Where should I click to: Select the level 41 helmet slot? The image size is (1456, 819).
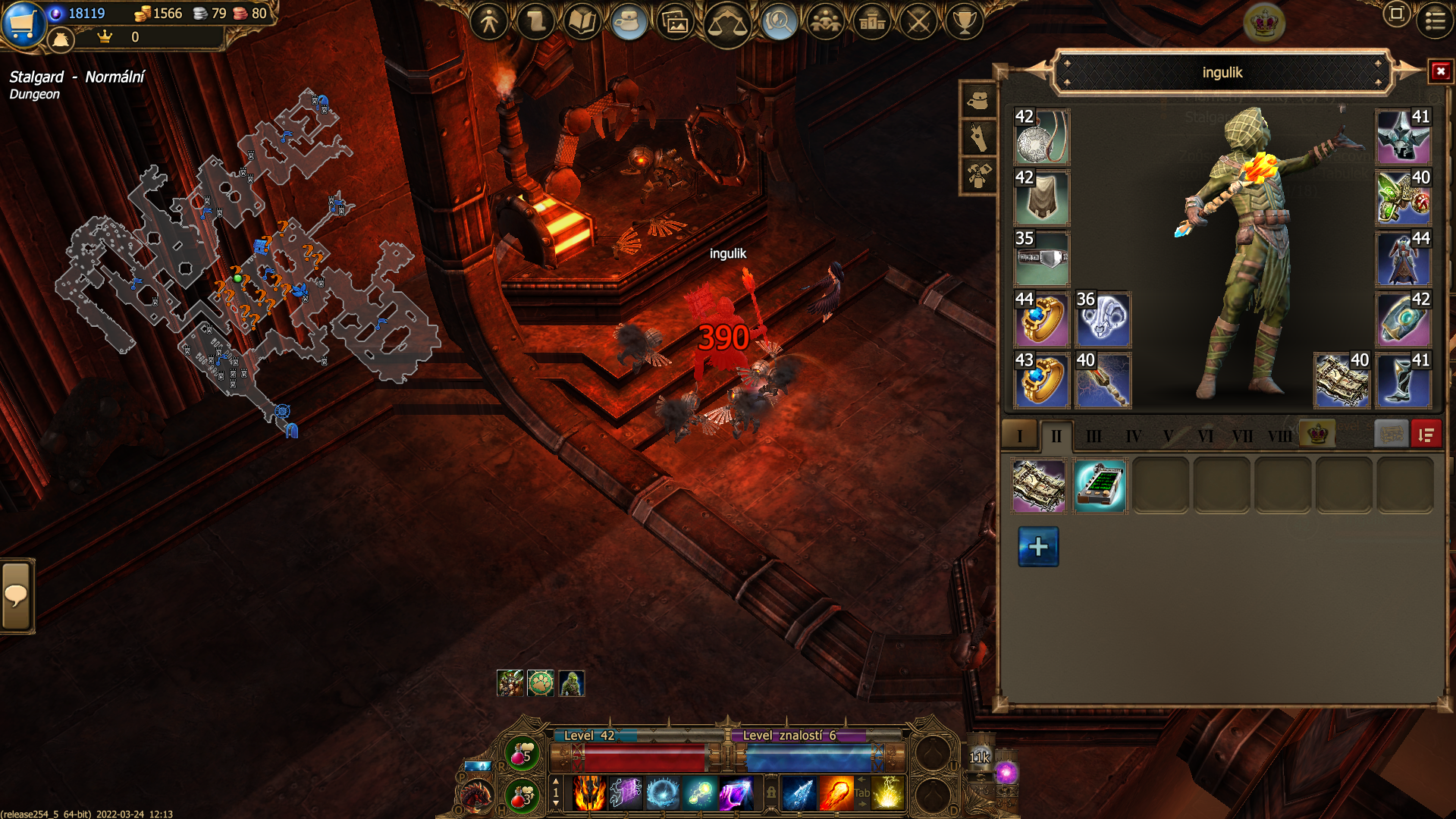click(x=1403, y=136)
